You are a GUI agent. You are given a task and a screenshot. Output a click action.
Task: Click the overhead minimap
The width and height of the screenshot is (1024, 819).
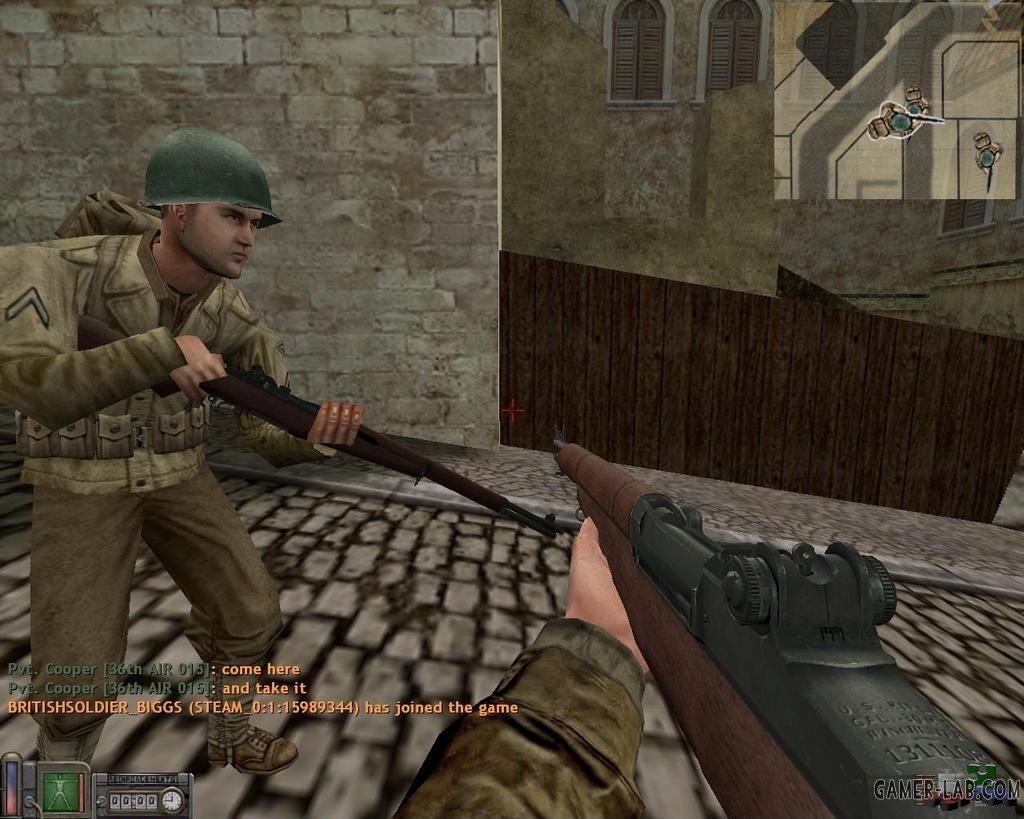pos(897,100)
